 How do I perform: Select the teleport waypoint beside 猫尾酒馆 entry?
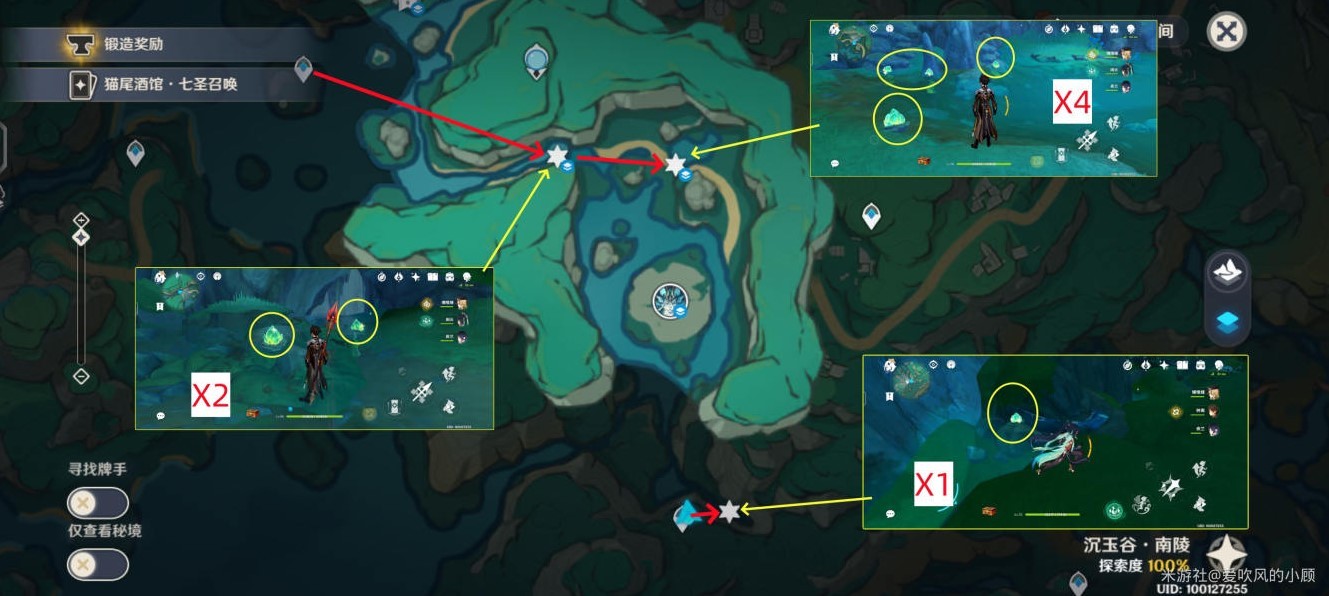pyautogui.click(x=304, y=69)
